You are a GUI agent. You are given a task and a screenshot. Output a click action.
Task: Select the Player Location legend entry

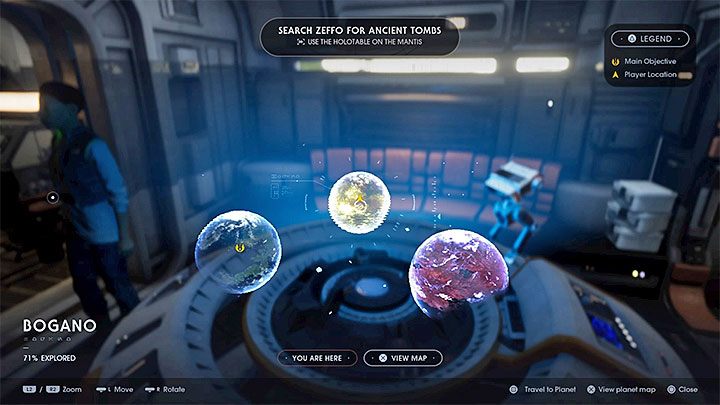[650, 75]
